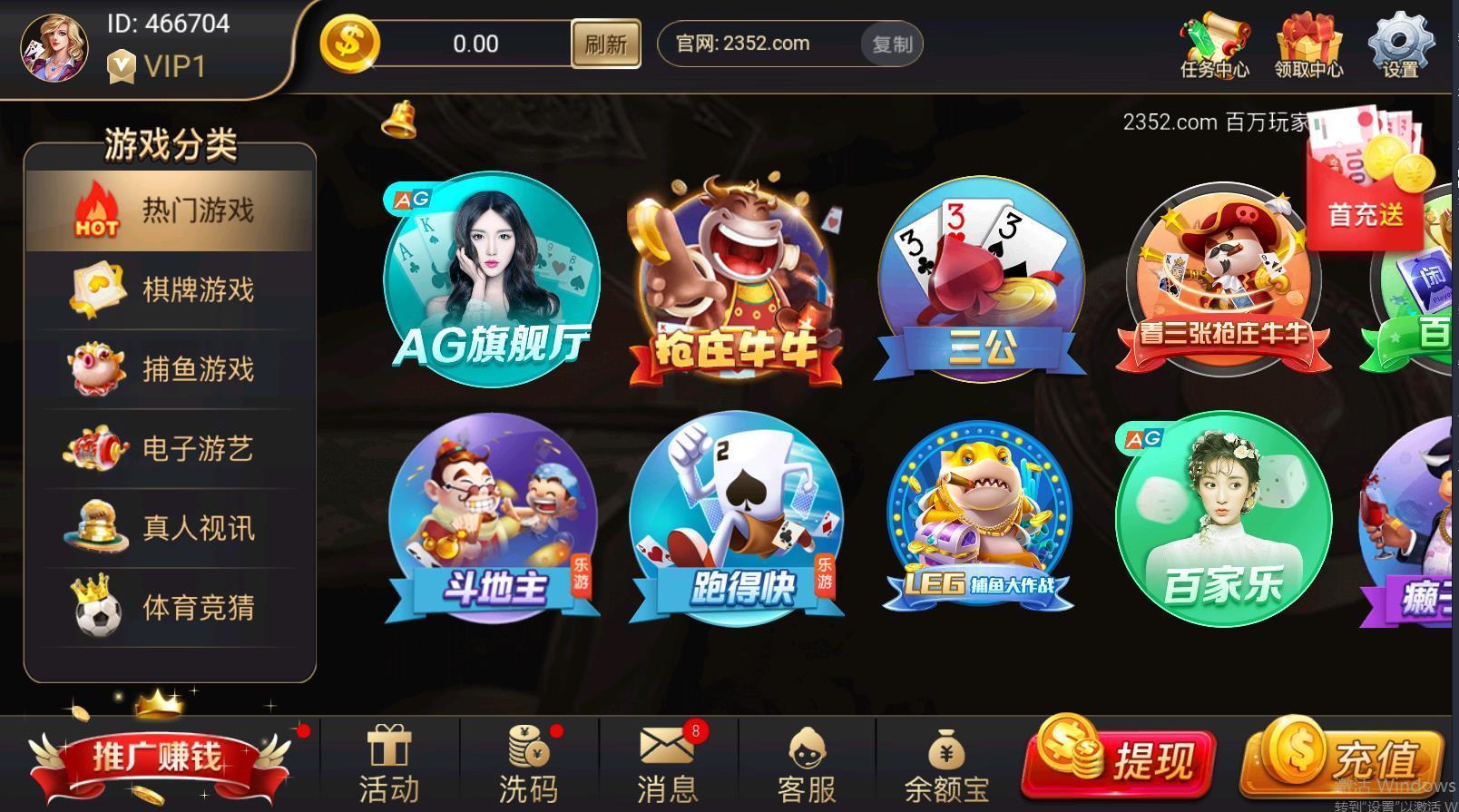This screenshot has width=1459, height=812.
Task: Launch the AG旗舰厅 game
Action: [491, 279]
